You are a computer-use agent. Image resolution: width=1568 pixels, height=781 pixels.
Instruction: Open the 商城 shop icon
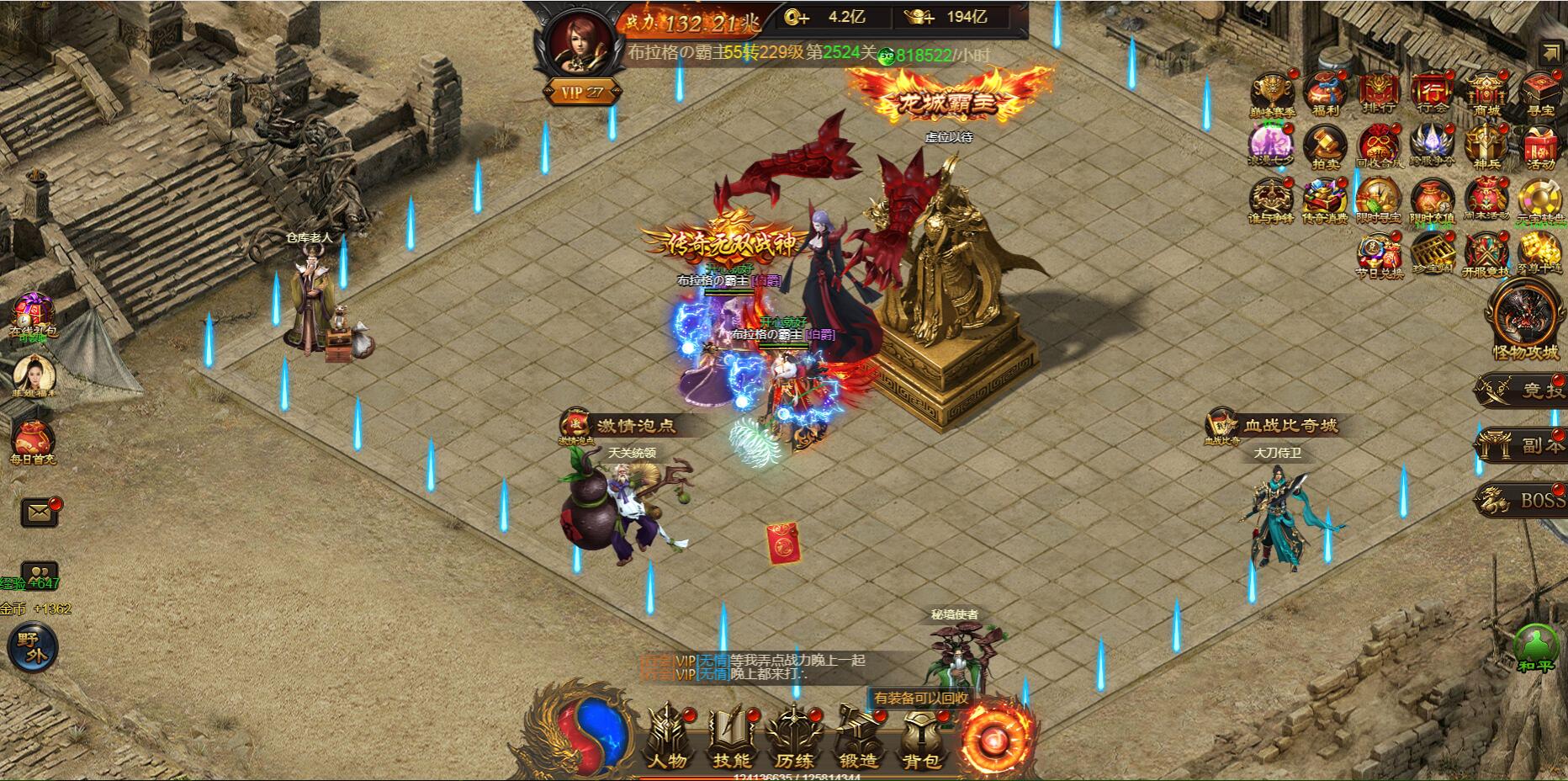click(x=1486, y=93)
